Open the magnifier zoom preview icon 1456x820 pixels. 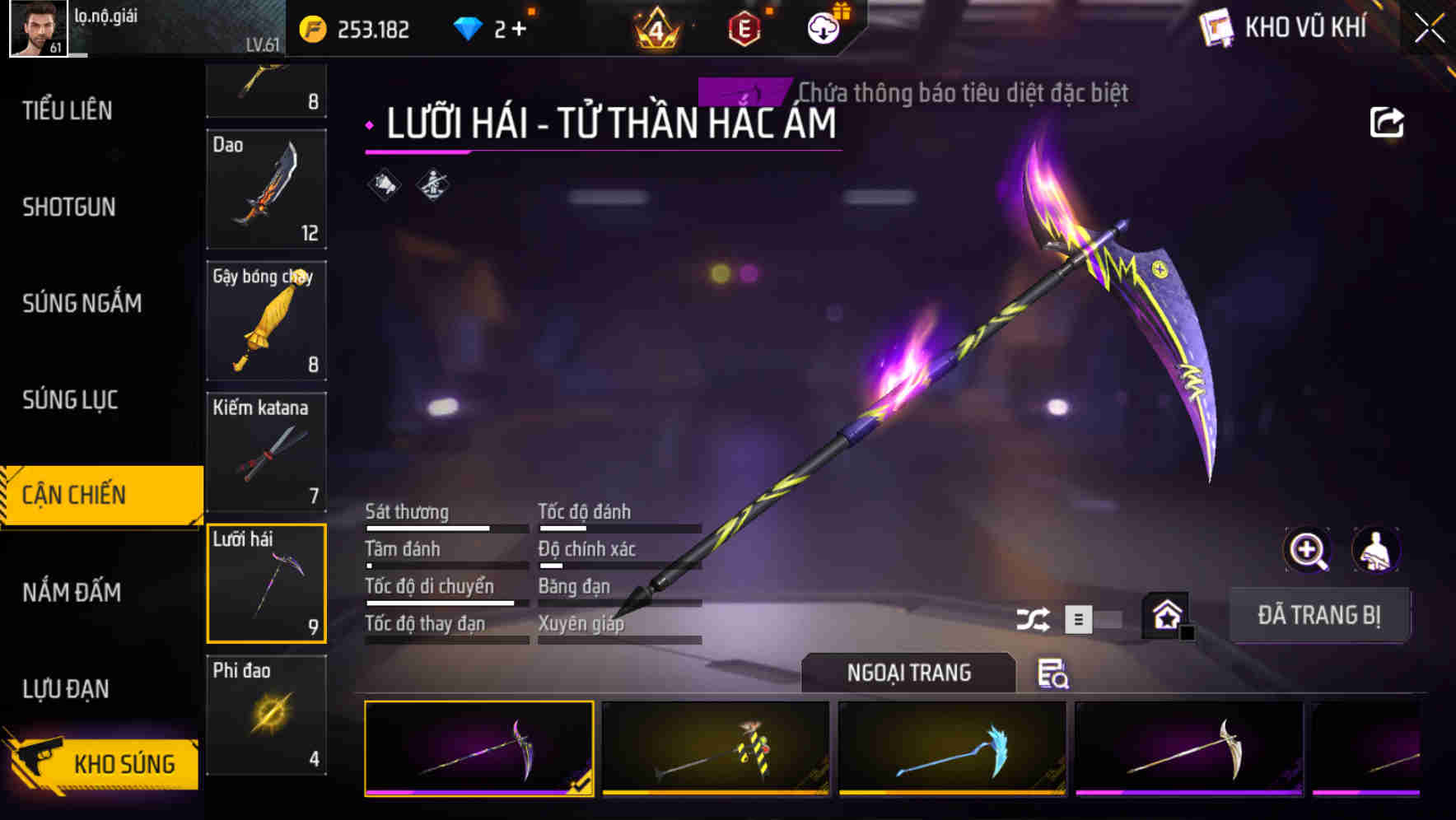pyautogui.click(x=1306, y=550)
